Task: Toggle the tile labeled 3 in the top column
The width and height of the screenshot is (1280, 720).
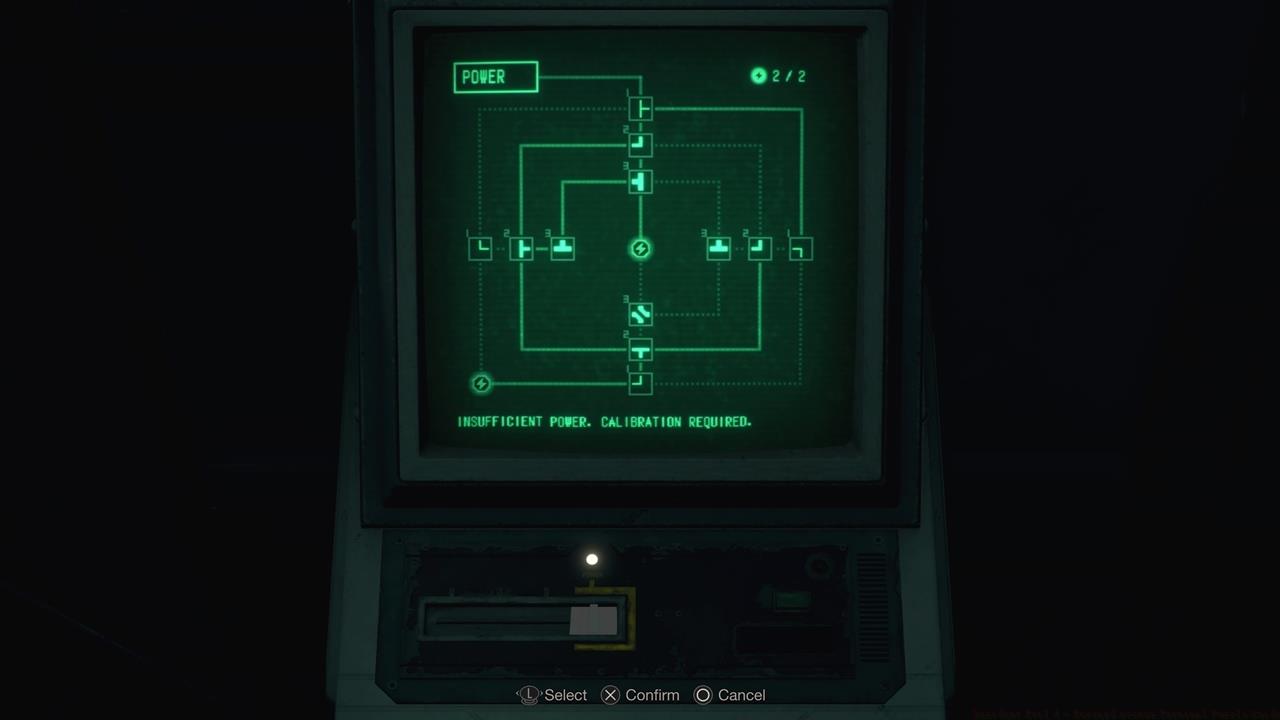Action: 640,181
